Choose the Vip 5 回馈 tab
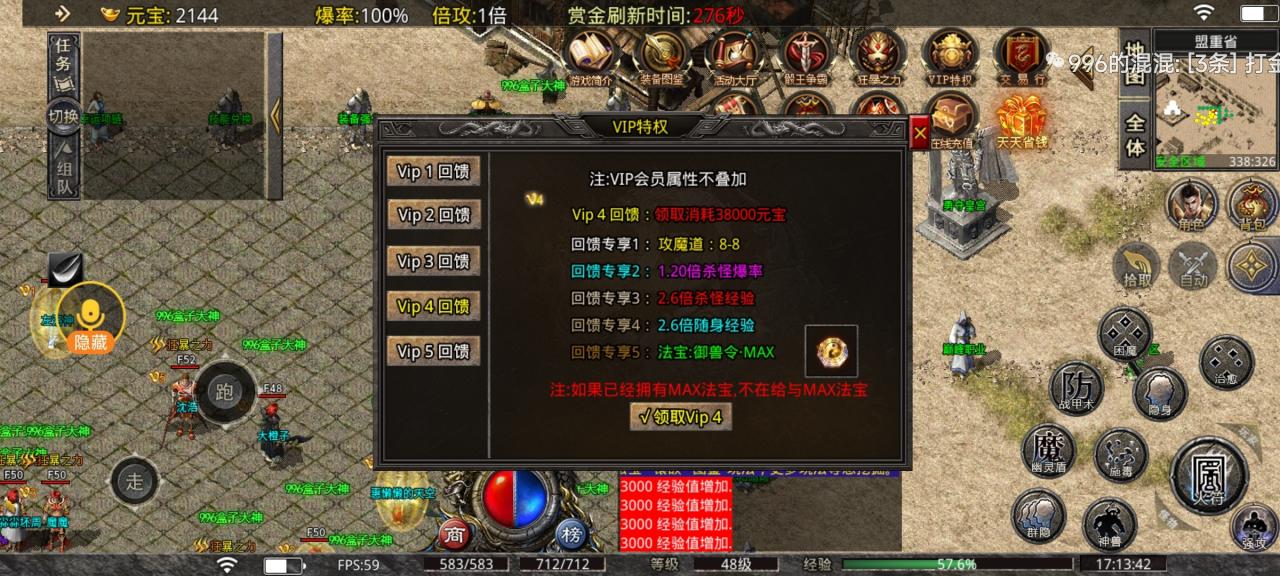This screenshot has width=1280, height=576. [x=433, y=351]
